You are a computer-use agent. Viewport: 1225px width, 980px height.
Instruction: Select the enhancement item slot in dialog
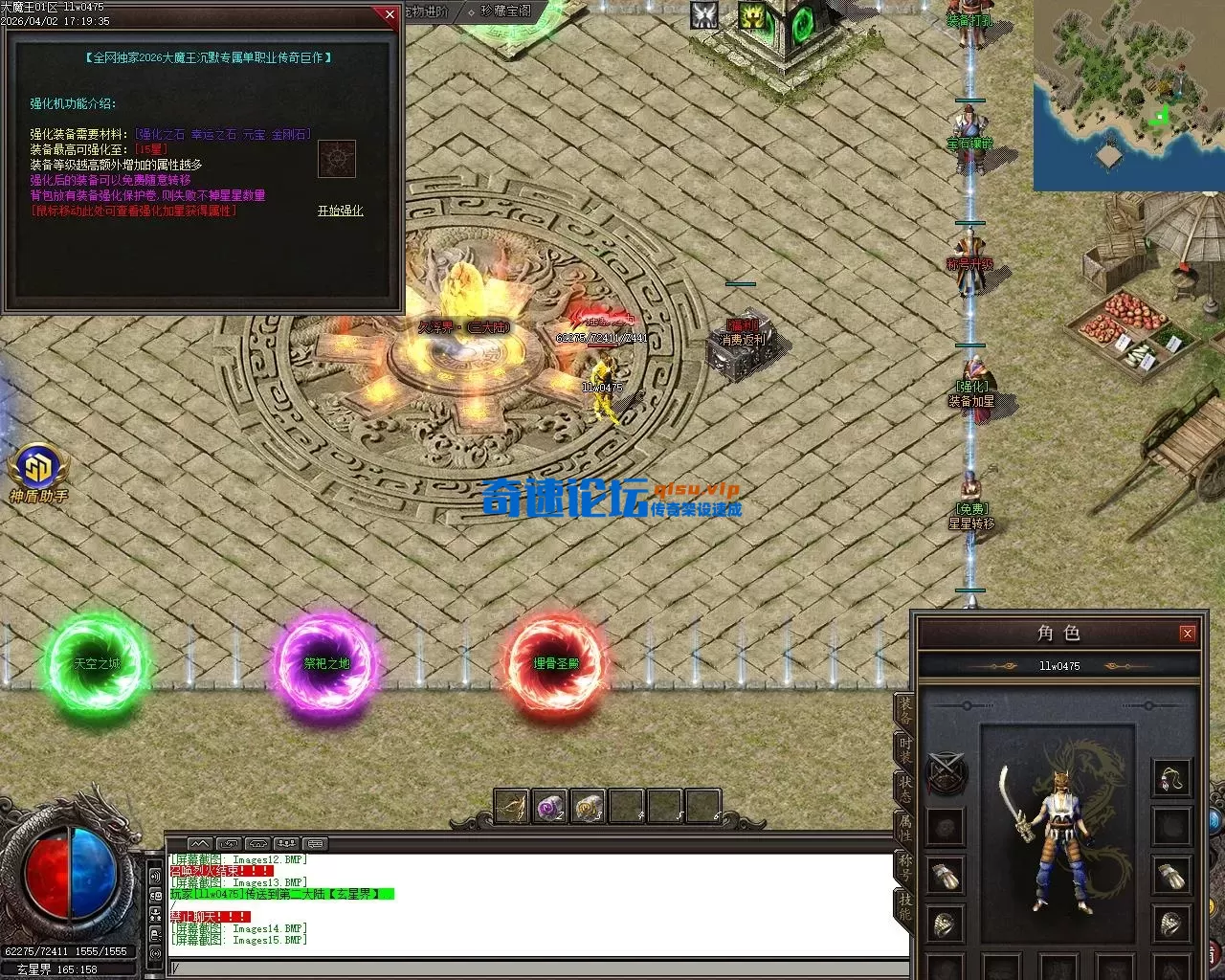pyautogui.click(x=337, y=158)
